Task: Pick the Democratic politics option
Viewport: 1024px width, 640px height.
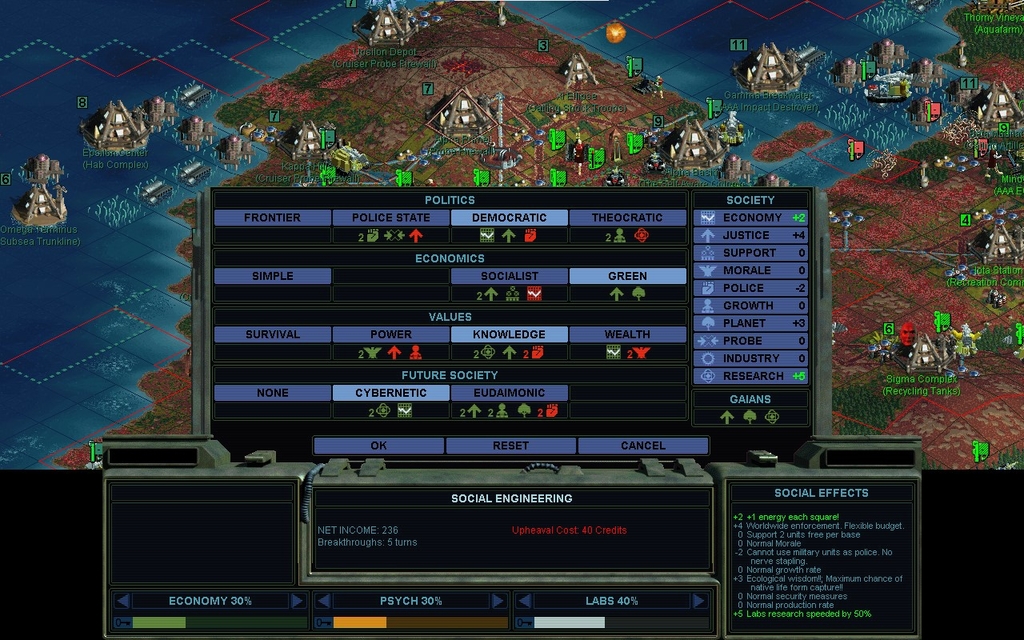Action: point(509,217)
